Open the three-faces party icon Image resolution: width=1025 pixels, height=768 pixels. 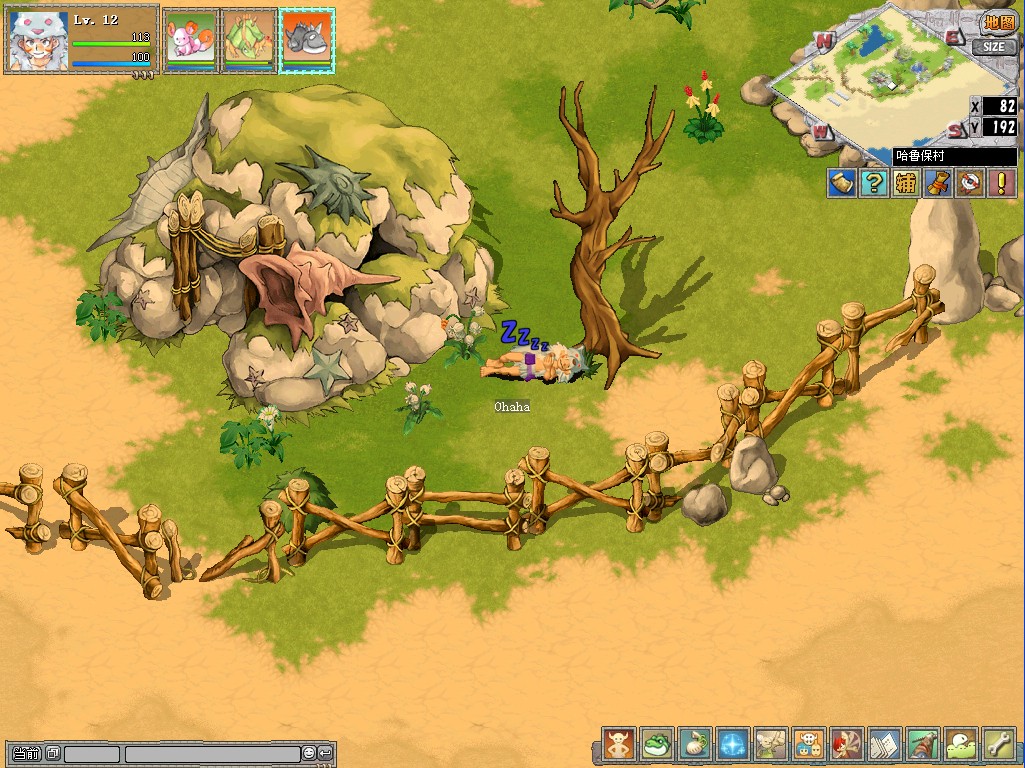click(x=809, y=745)
